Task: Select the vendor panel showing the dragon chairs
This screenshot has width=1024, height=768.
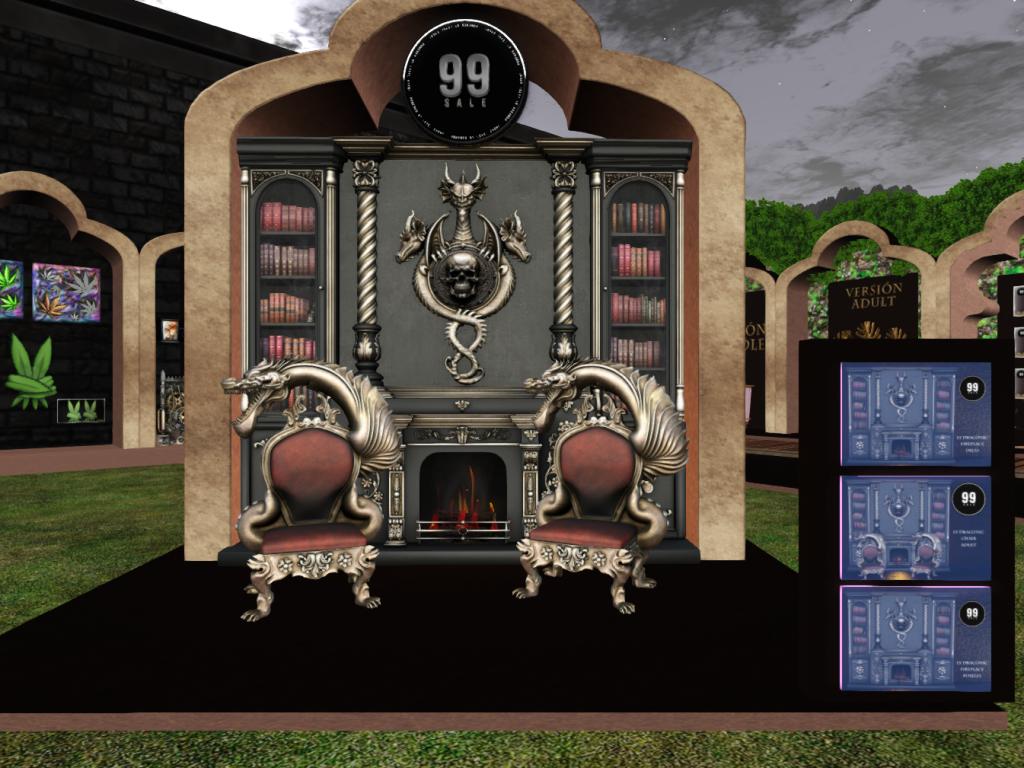Action: click(x=915, y=528)
